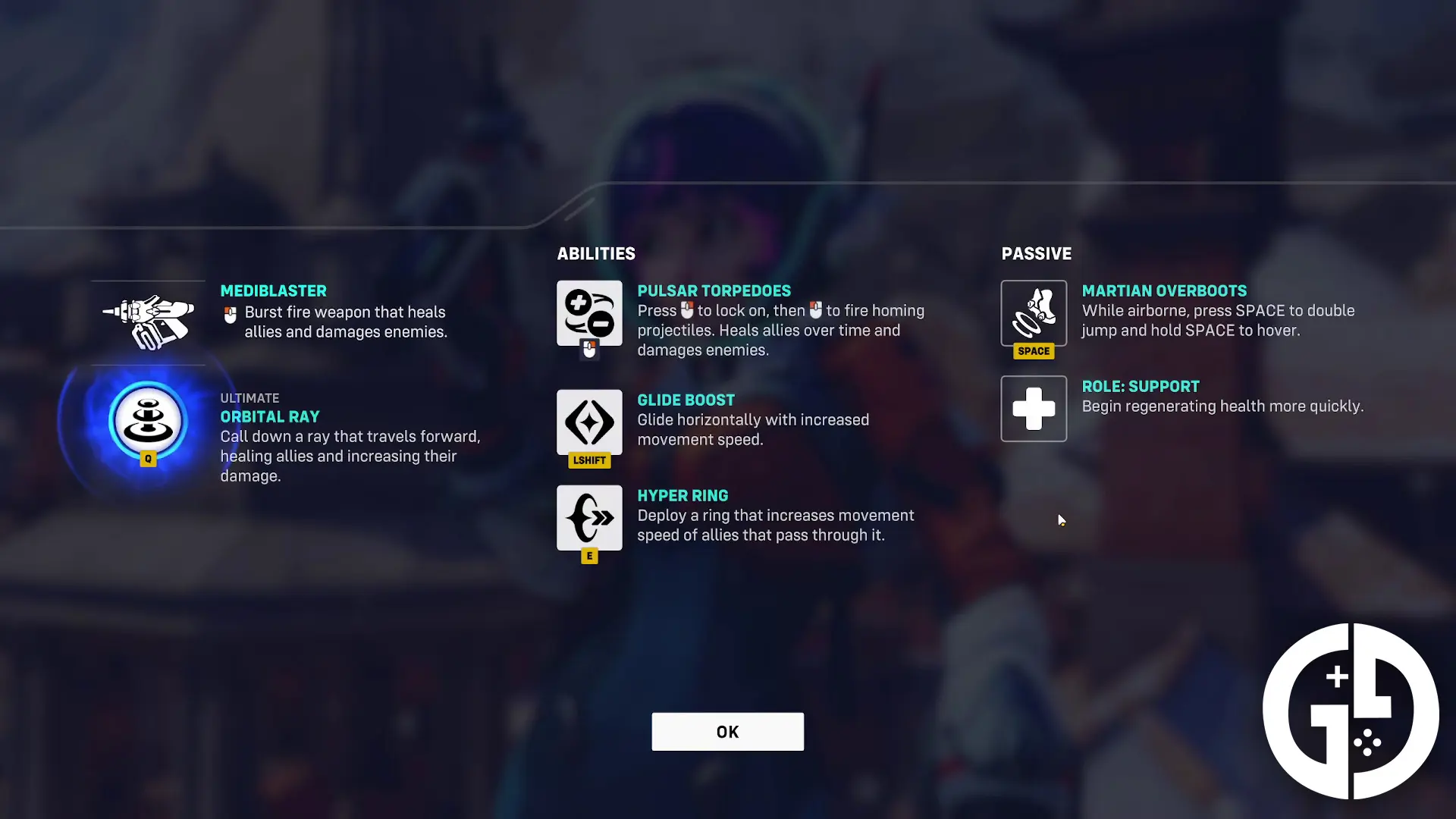
Task: Click the SPACE keybind label under Martian Overboots
Action: (1034, 351)
